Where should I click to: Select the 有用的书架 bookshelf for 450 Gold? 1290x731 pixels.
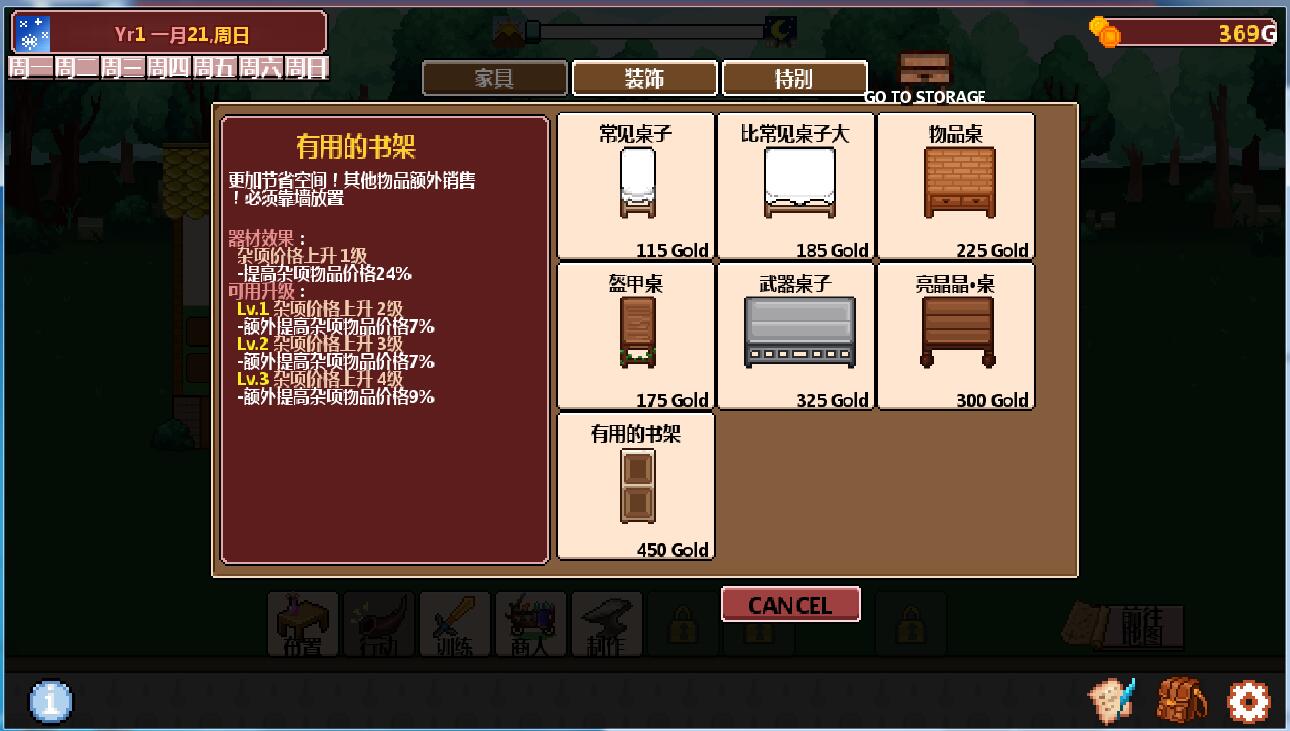coord(636,486)
